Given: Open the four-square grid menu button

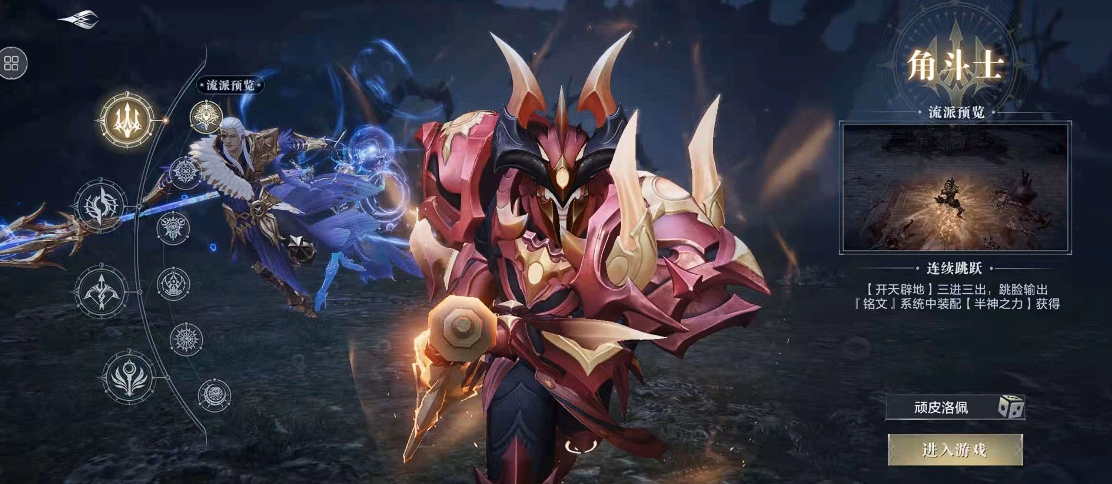Looking at the screenshot, I should (12, 64).
